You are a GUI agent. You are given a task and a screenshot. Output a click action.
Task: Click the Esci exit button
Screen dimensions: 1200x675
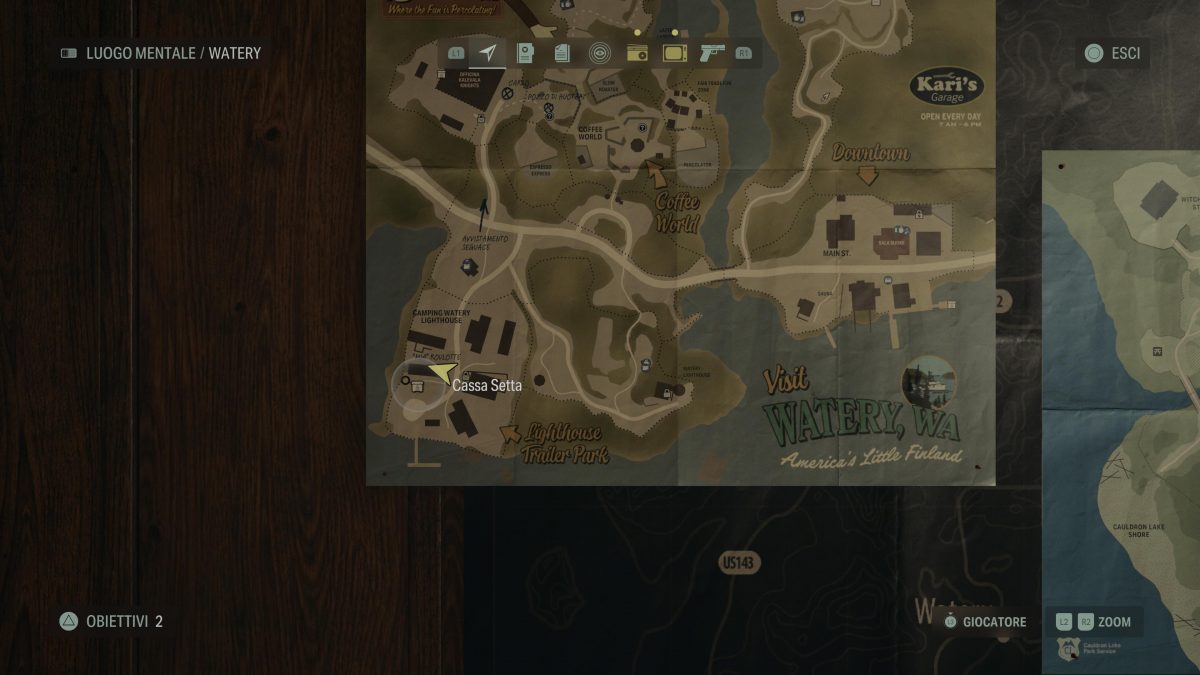(1112, 53)
